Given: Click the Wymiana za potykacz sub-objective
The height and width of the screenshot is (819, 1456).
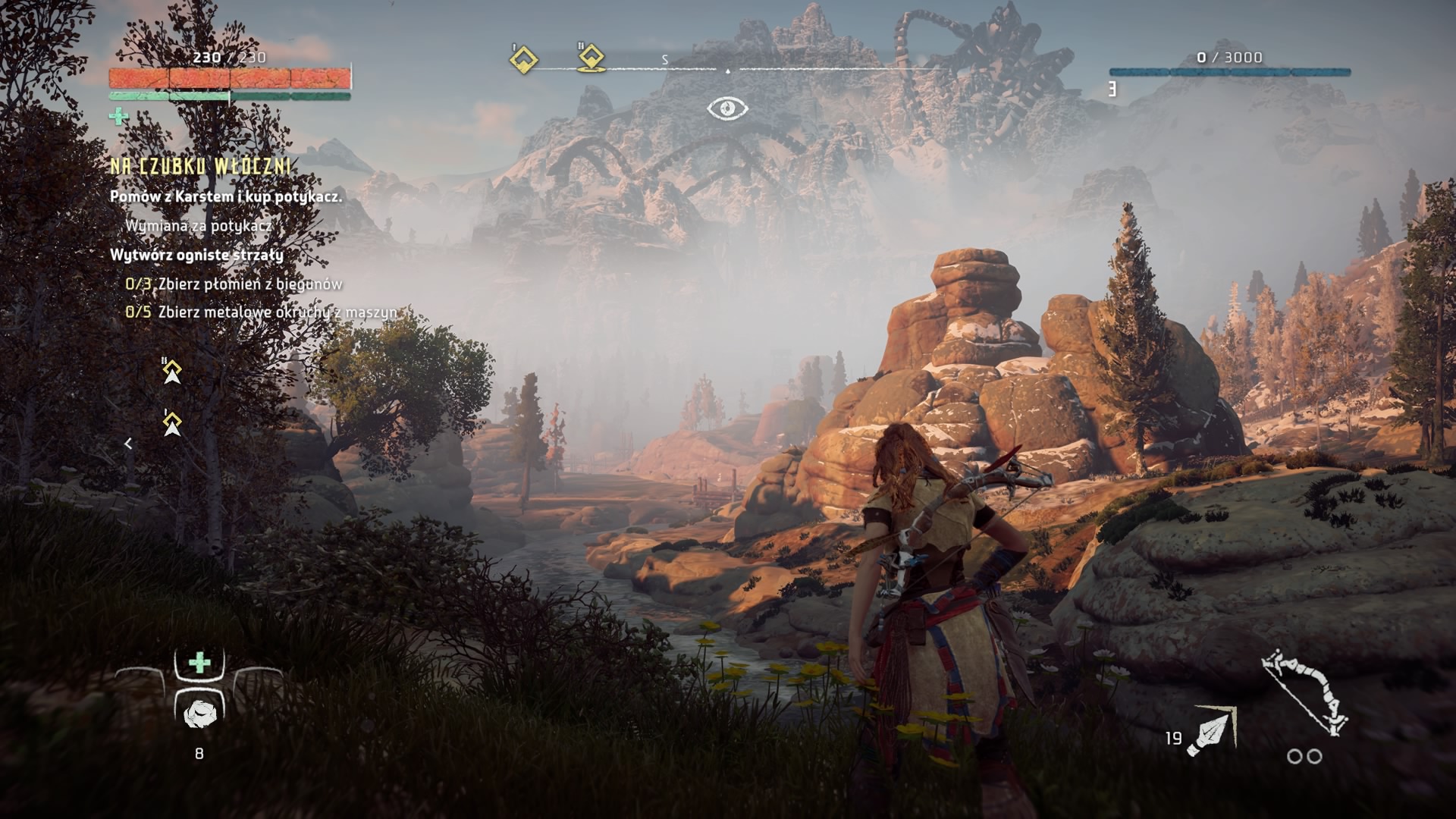Looking at the screenshot, I should 198,225.
